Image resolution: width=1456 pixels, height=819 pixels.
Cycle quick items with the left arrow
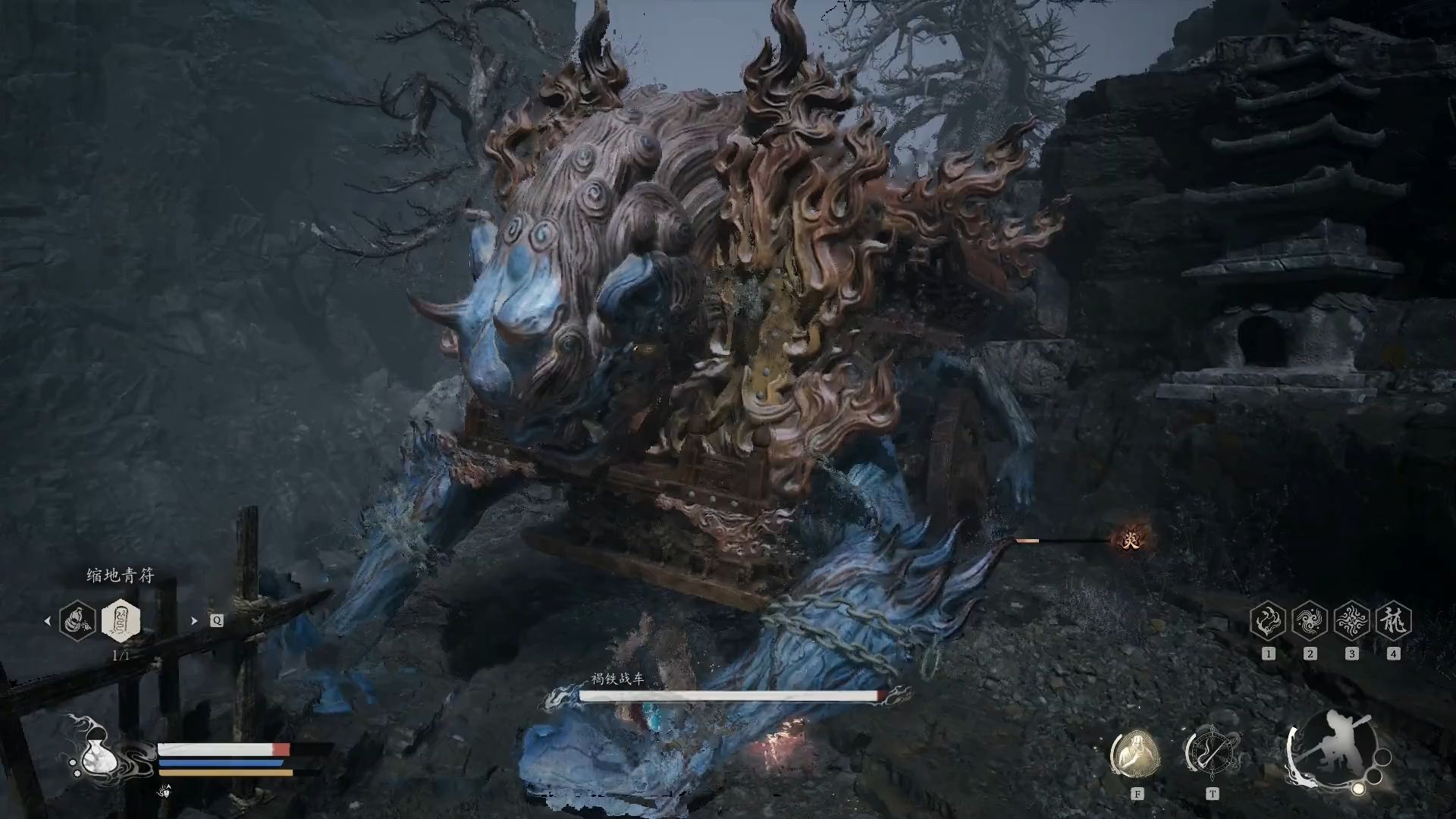coord(47,620)
